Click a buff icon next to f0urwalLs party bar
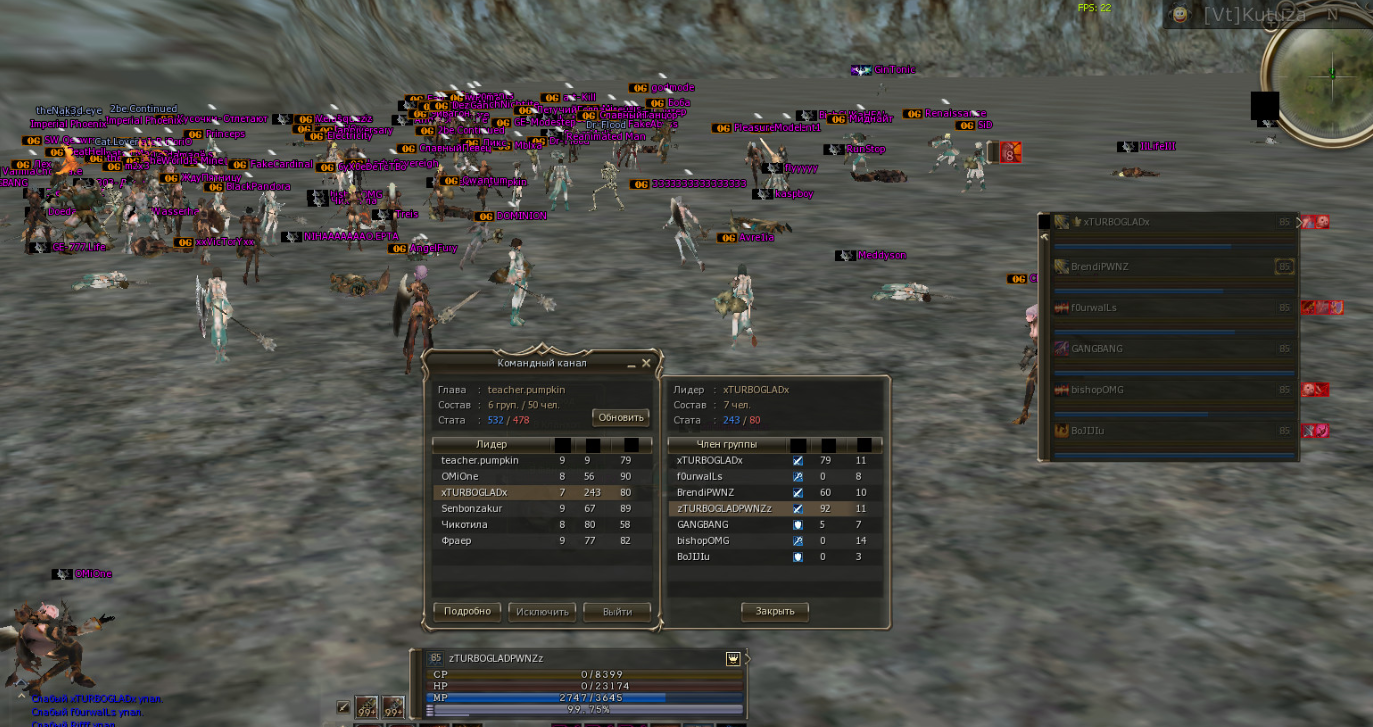This screenshot has height=727, width=1373. pyautogui.click(x=1307, y=307)
